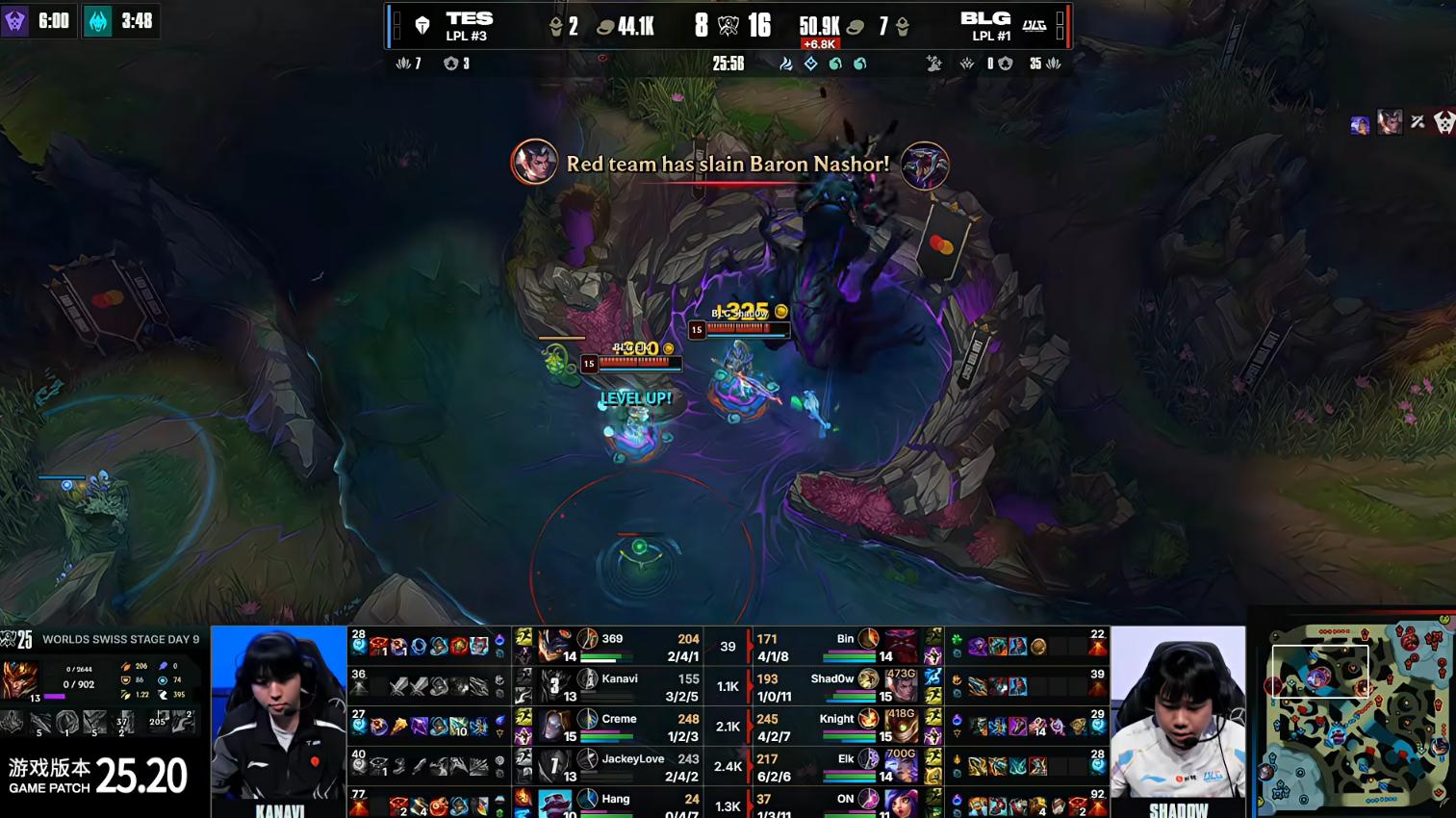Image resolution: width=1456 pixels, height=818 pixels.
Task: Click Shad0w's champion portrait in scoreboard
Action: (901, 686)
